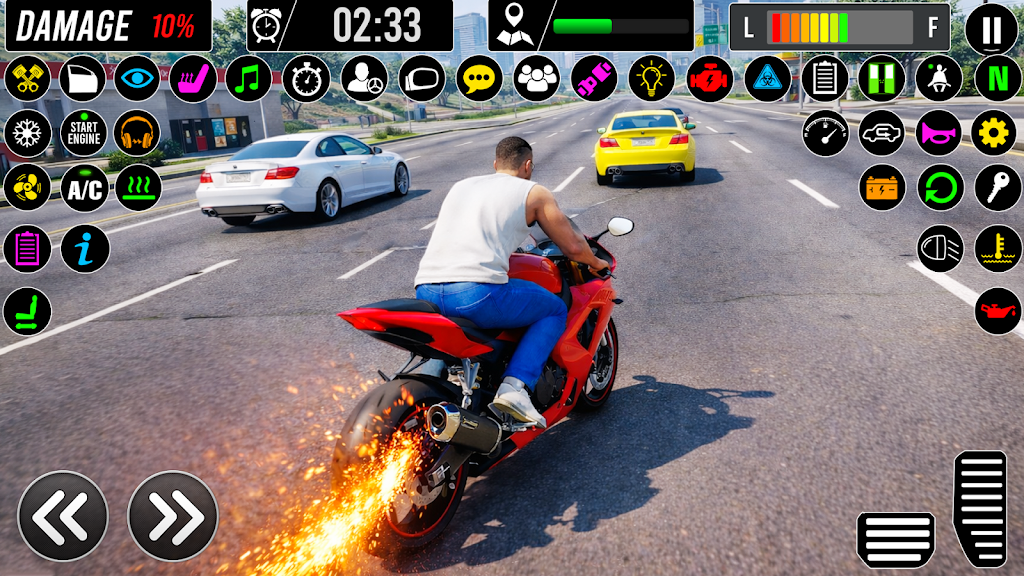Hit the tall accelerator pedal
Screen dimensions: 1024x576
pyautogui.click(x=980, y=508)
